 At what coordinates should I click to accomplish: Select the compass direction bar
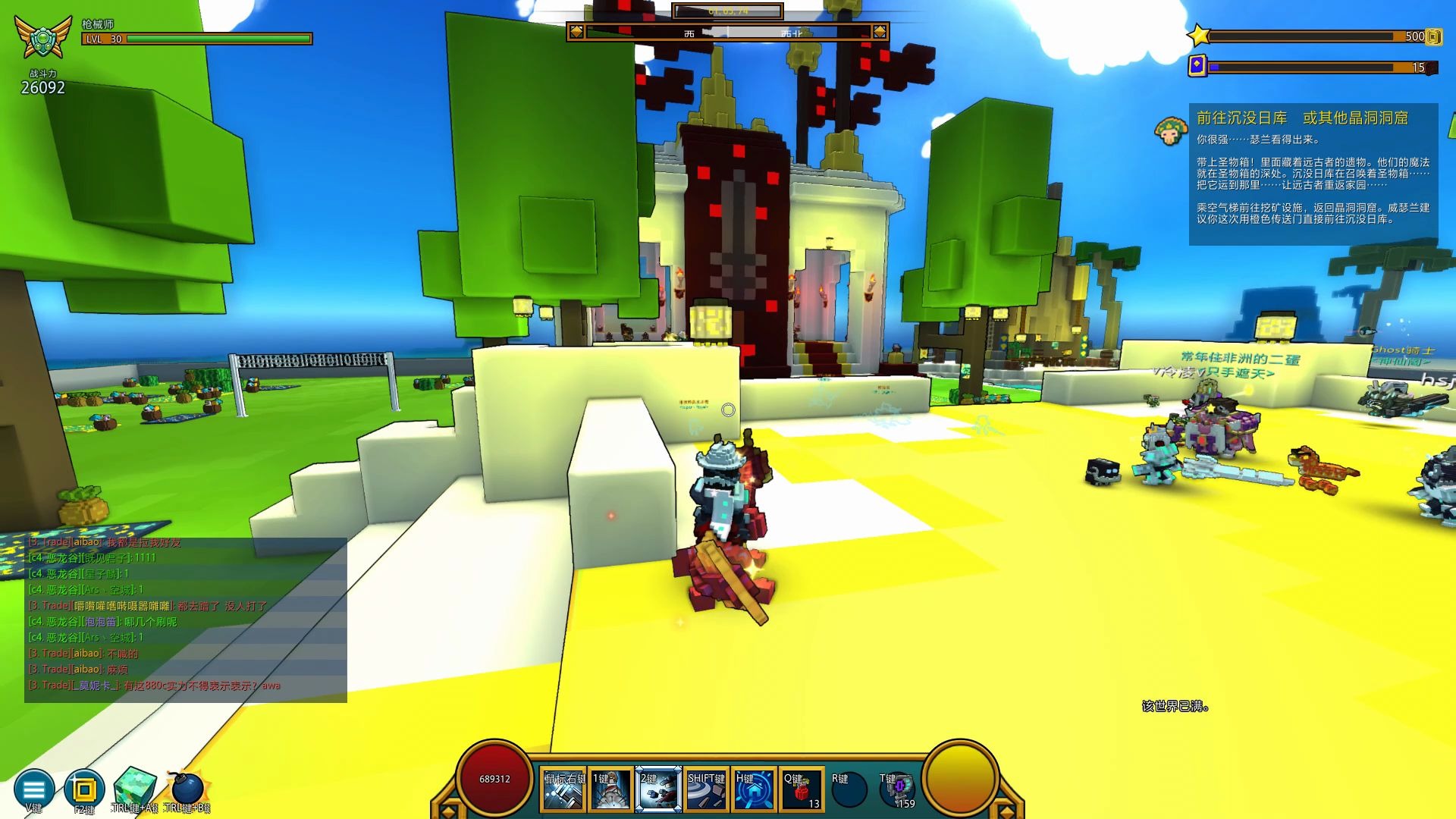(727, 32)
